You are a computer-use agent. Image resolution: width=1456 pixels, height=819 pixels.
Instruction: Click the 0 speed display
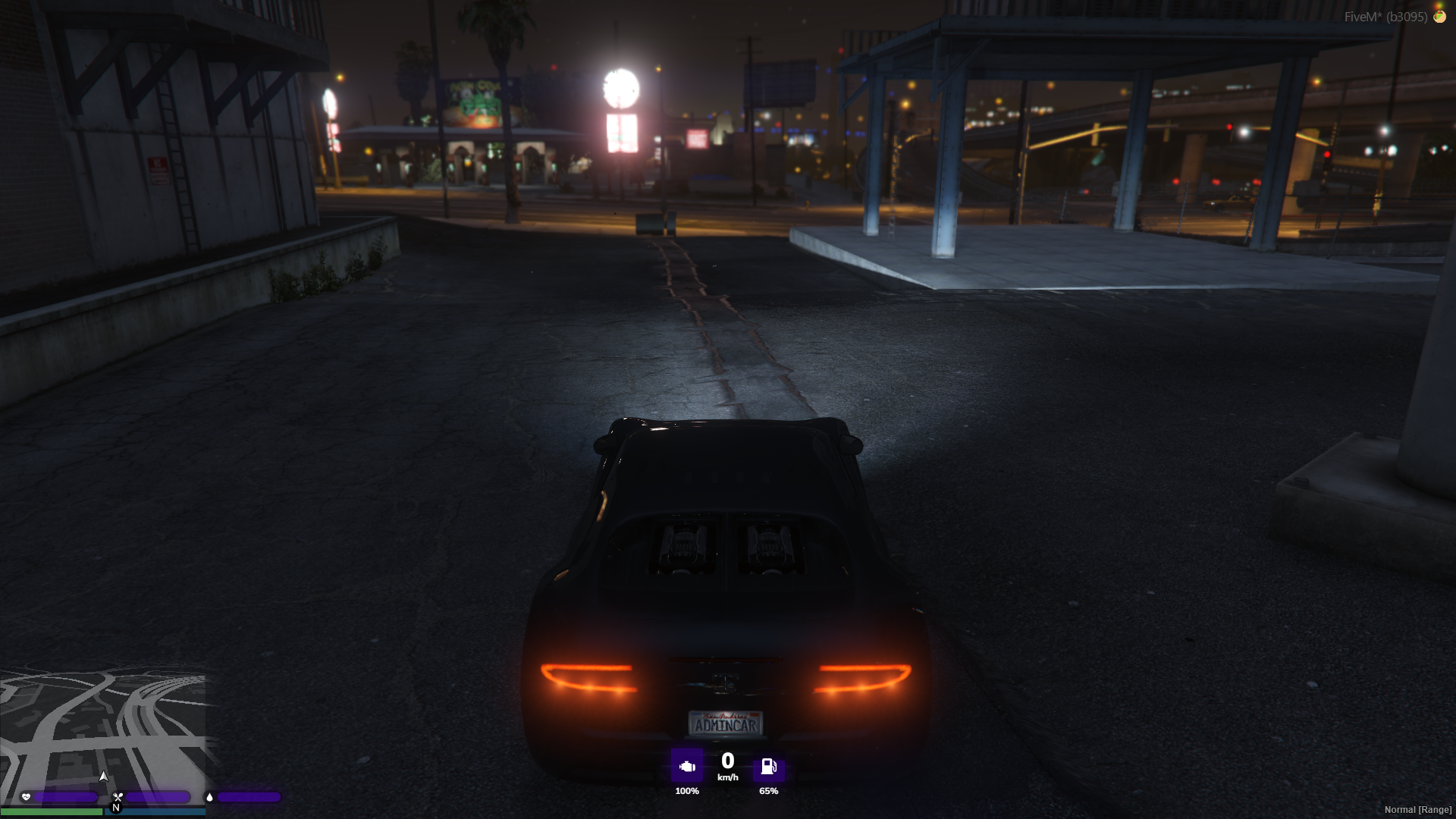[728, 761]
